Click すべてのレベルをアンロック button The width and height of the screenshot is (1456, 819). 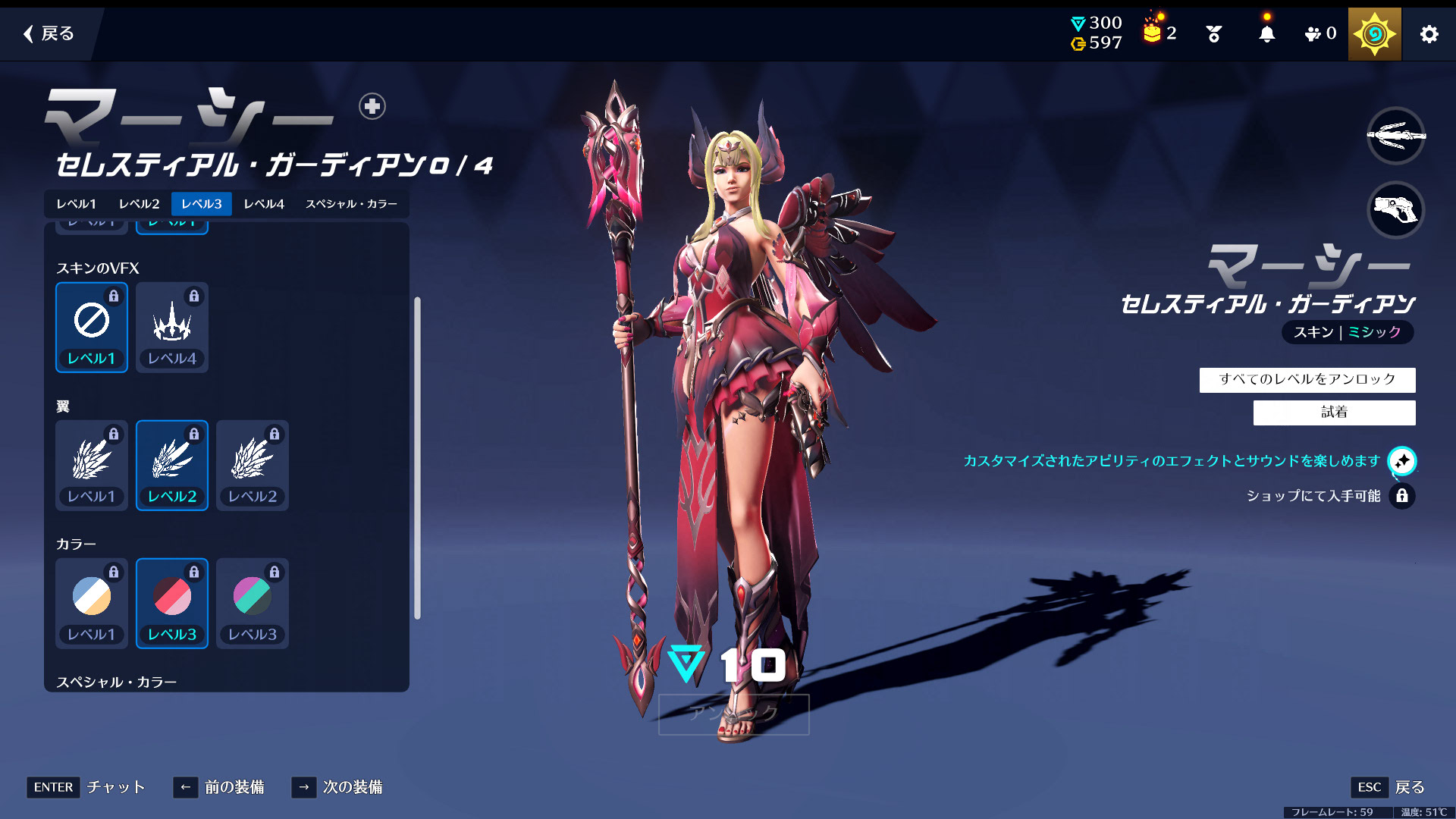tap(1307, 379)
